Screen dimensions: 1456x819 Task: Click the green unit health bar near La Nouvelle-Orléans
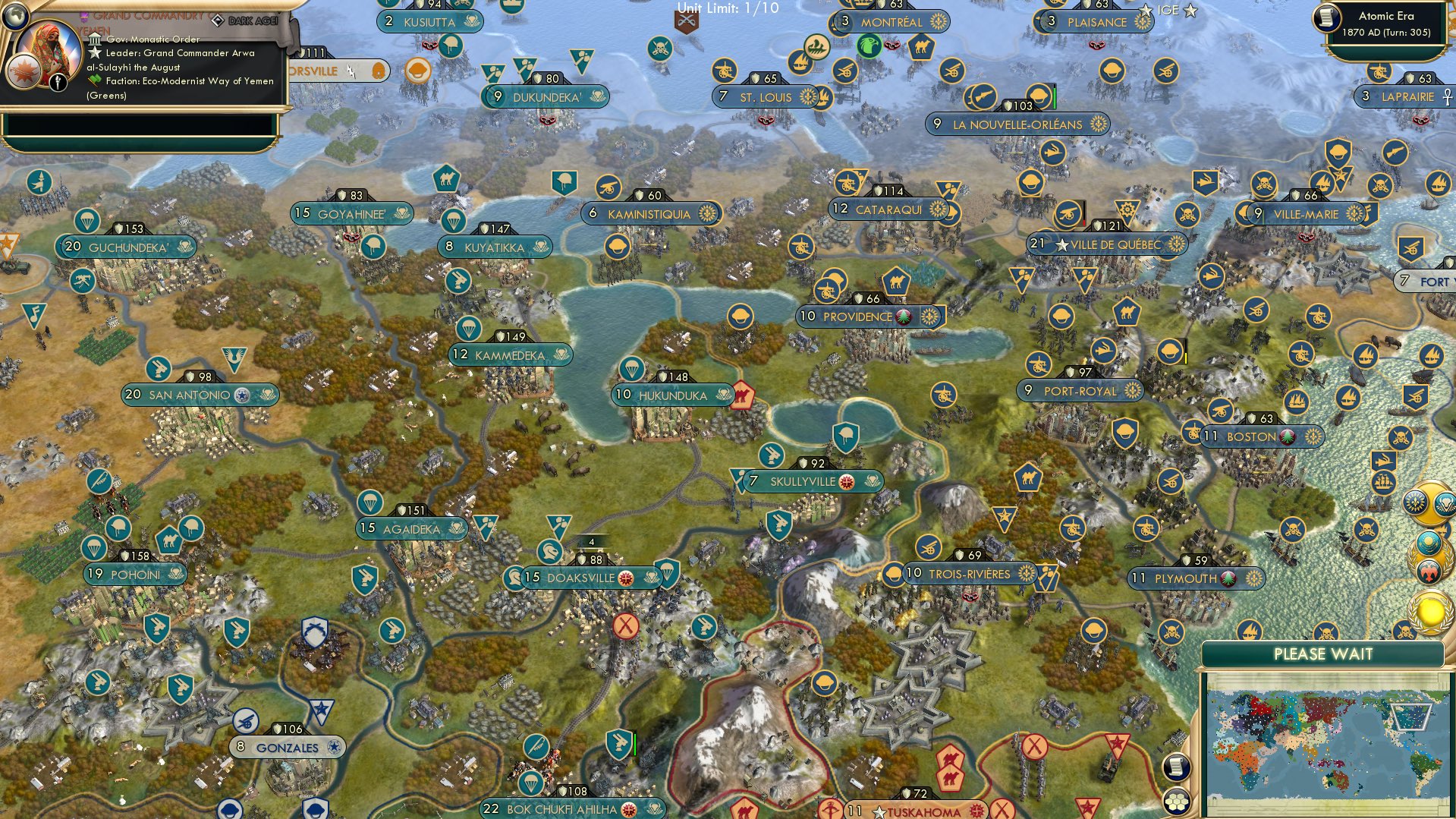(x=1053, y=97)
